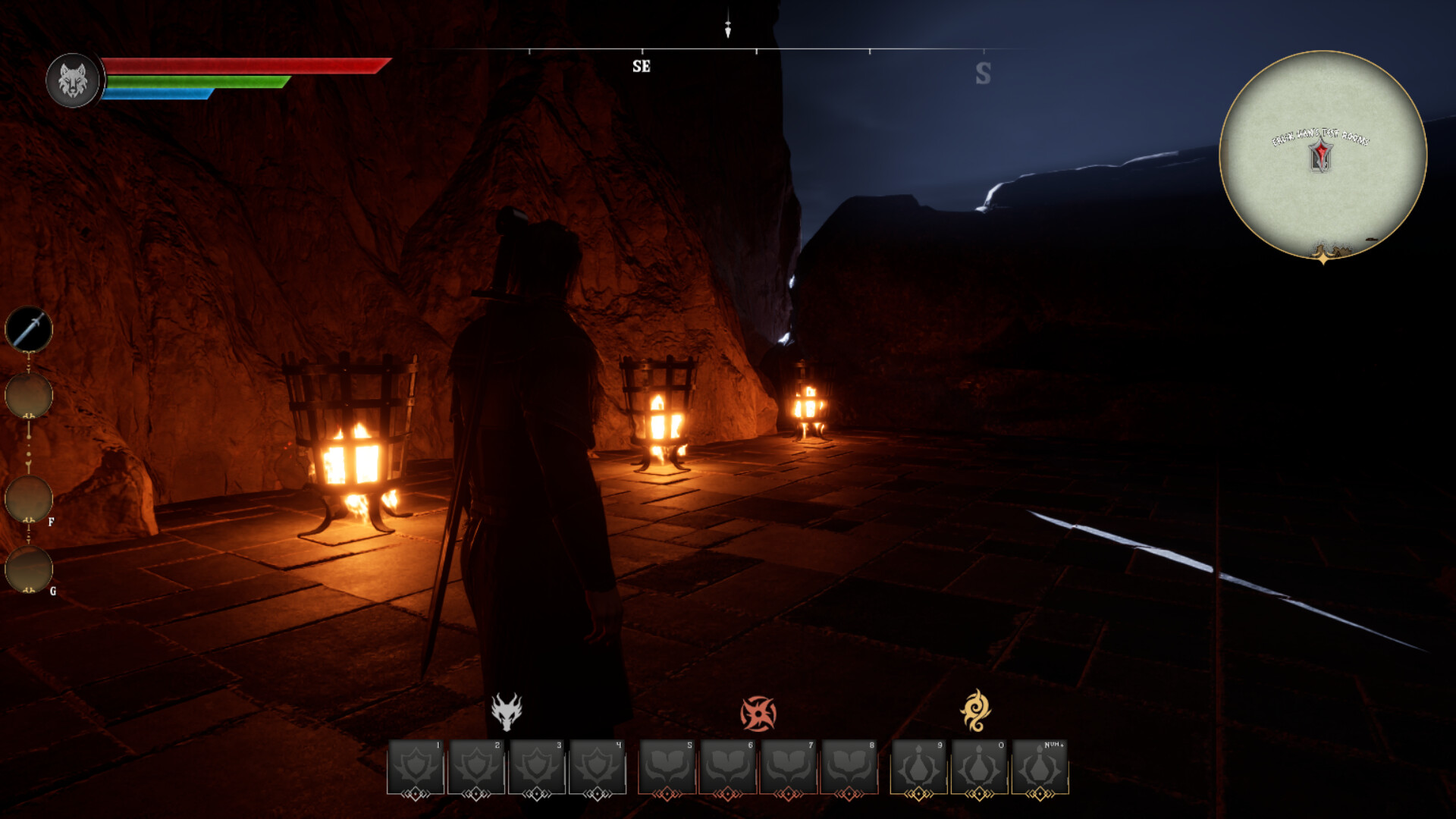Choose the red shuriken hotbar icon
1456x819 pixels.
758,714
